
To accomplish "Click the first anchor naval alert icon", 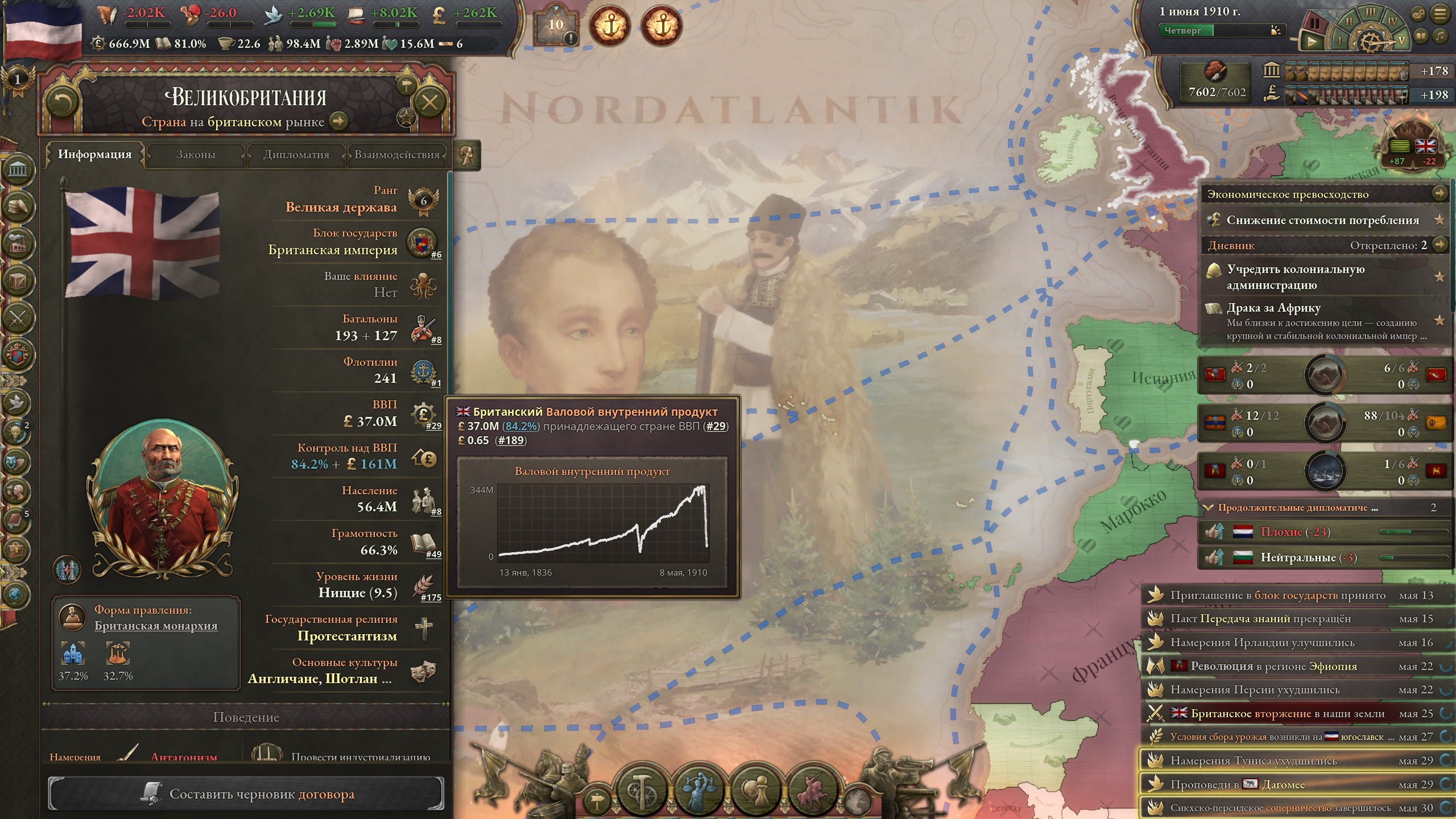I will [610, 26].
